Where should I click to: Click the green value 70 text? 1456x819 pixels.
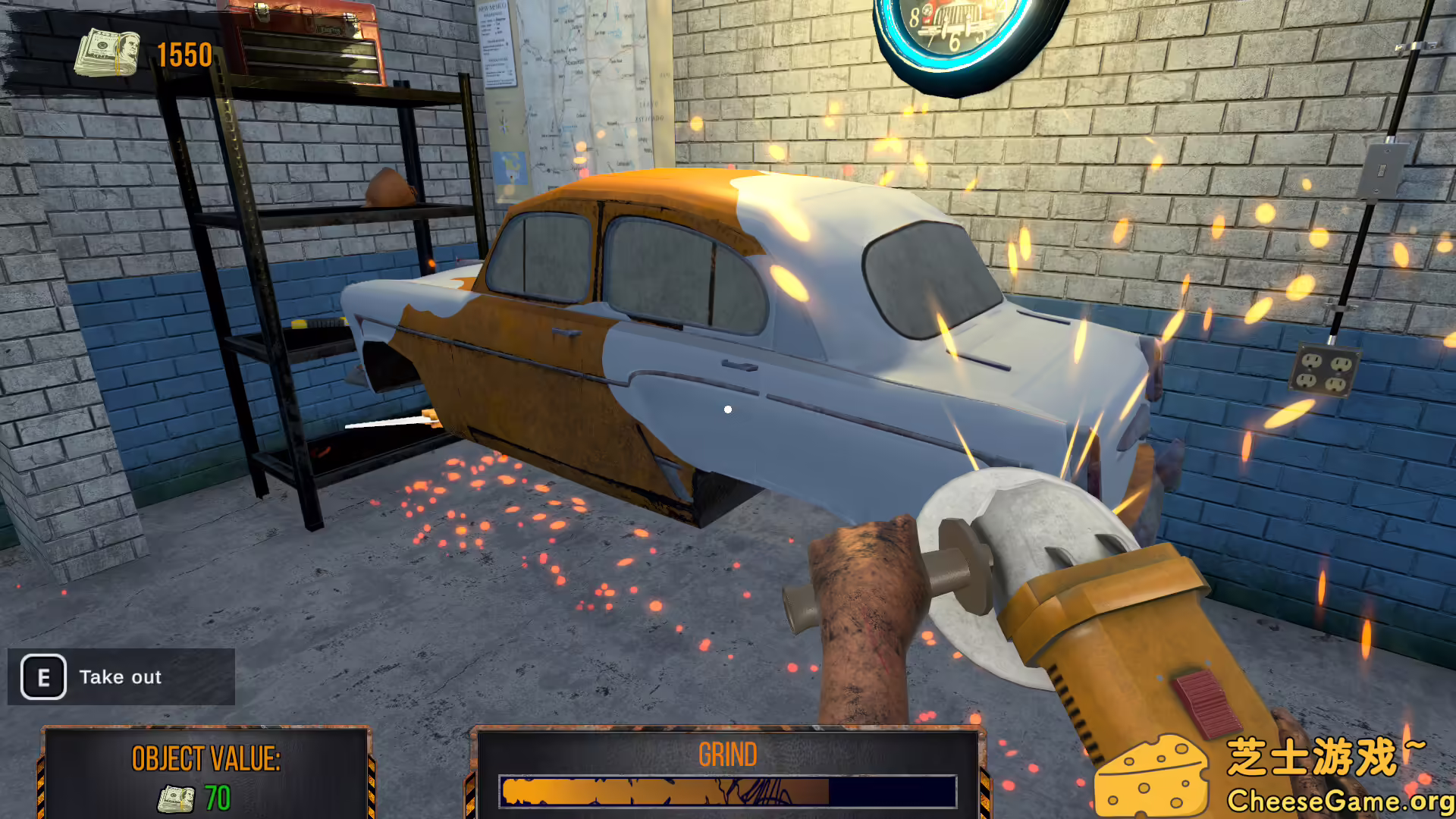tap(217, 797)
